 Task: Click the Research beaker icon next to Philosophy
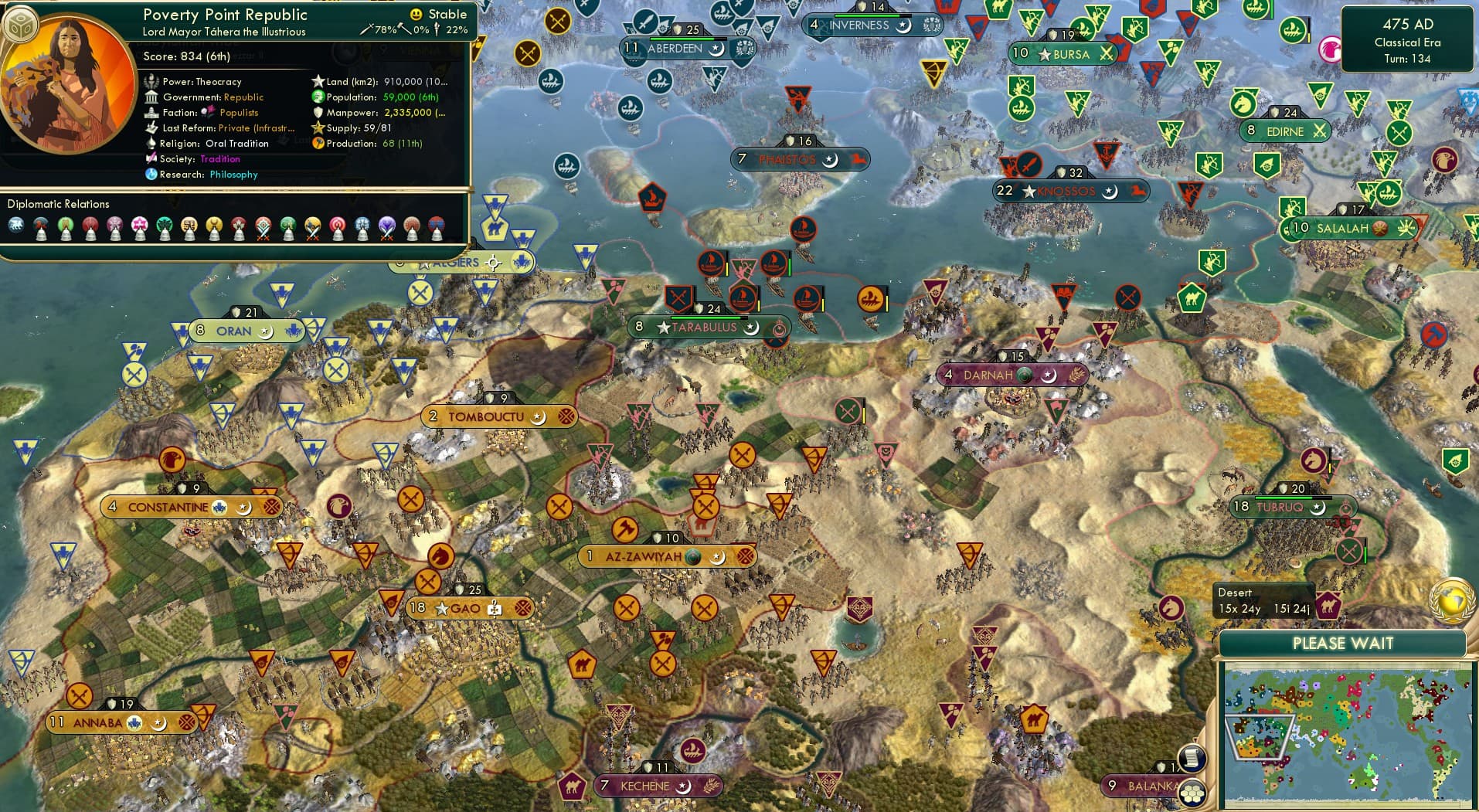[151, 175]
